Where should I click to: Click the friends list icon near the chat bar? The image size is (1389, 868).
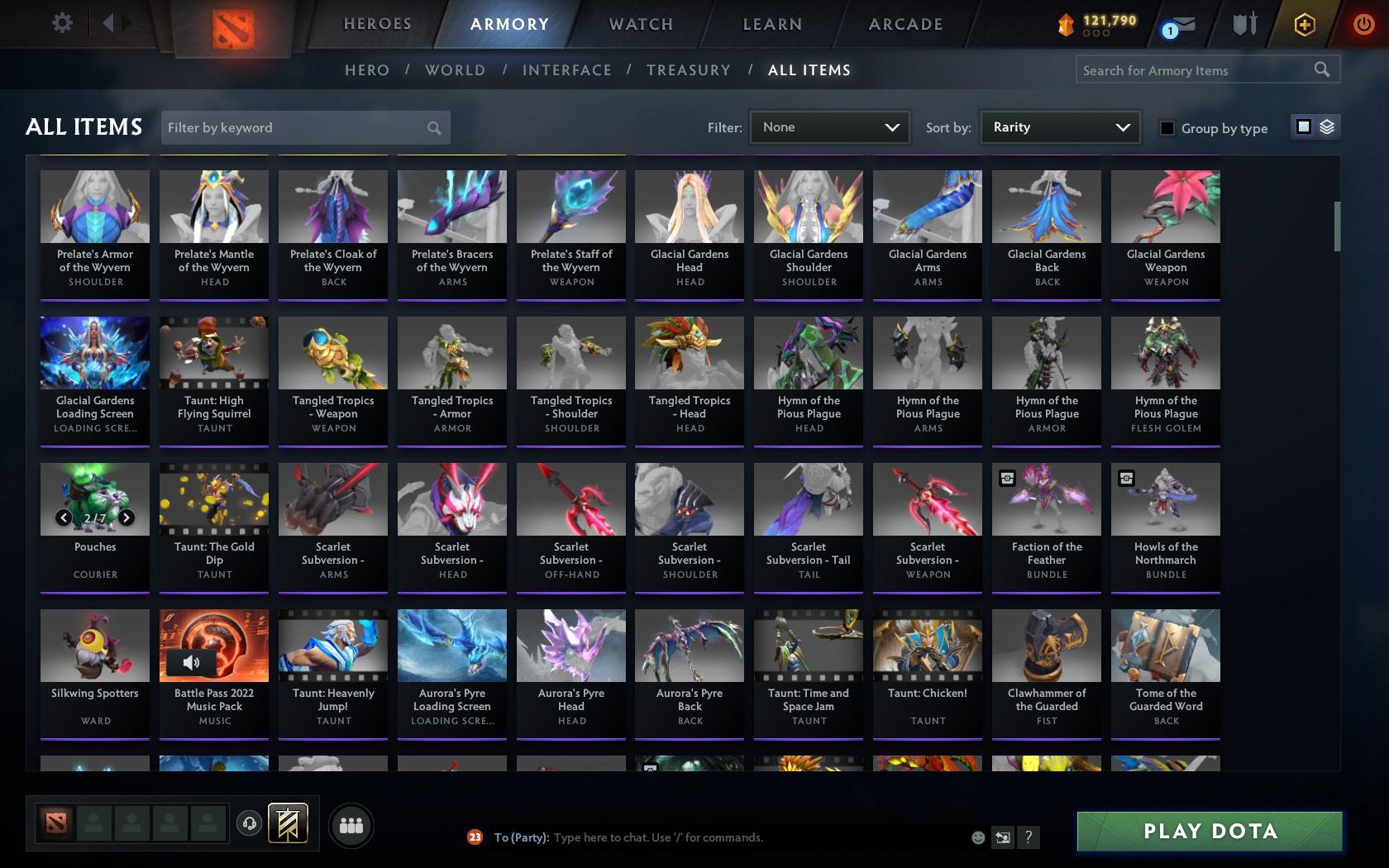[351, 824]
